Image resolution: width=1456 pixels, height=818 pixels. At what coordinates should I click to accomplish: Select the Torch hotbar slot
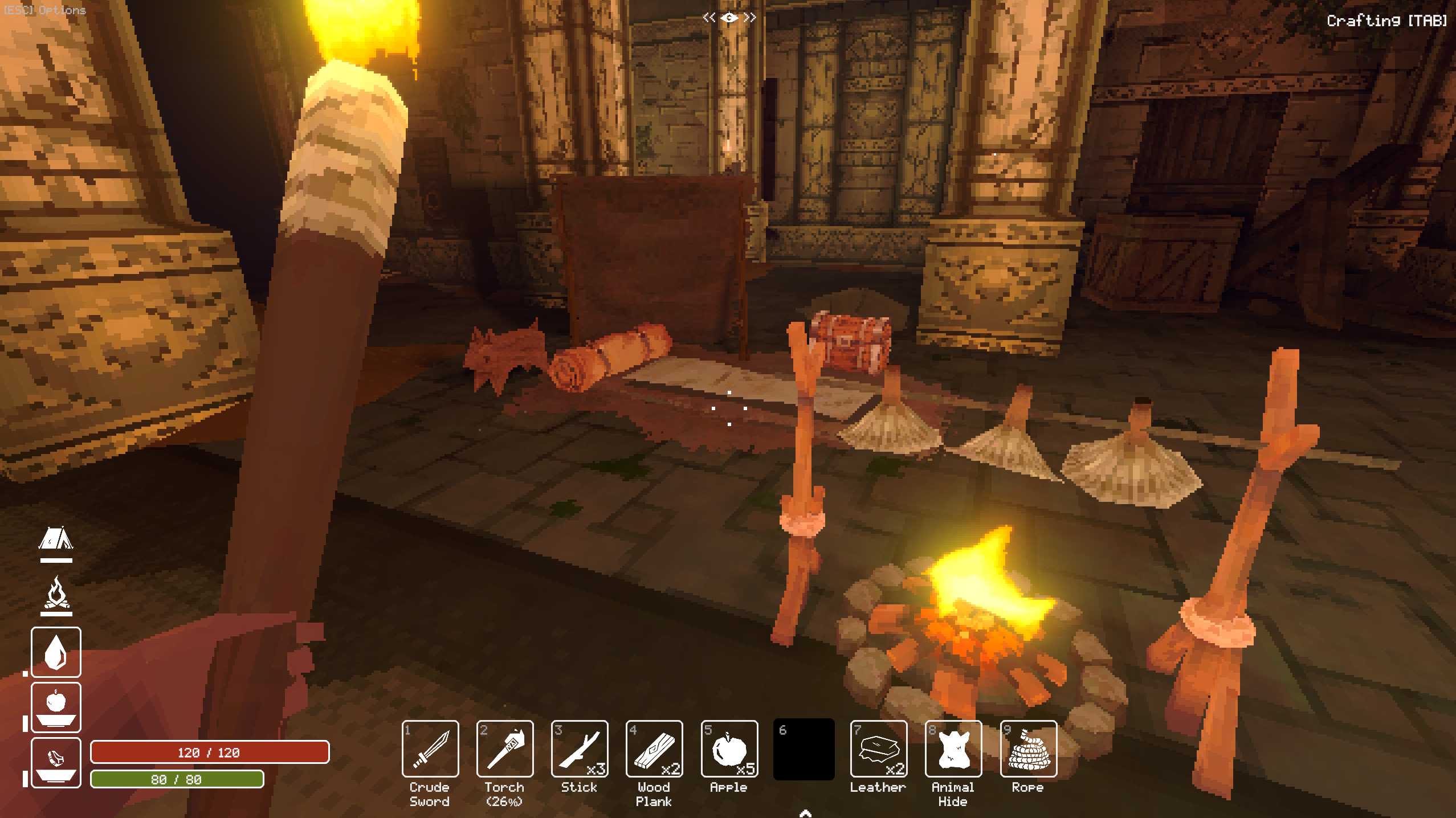point(505,749)
